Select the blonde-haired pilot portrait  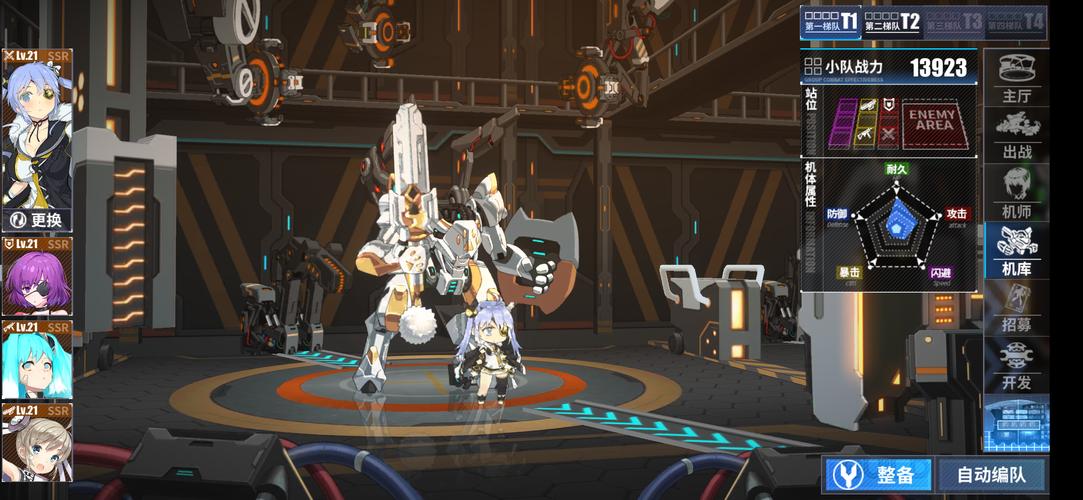[37, 442]
